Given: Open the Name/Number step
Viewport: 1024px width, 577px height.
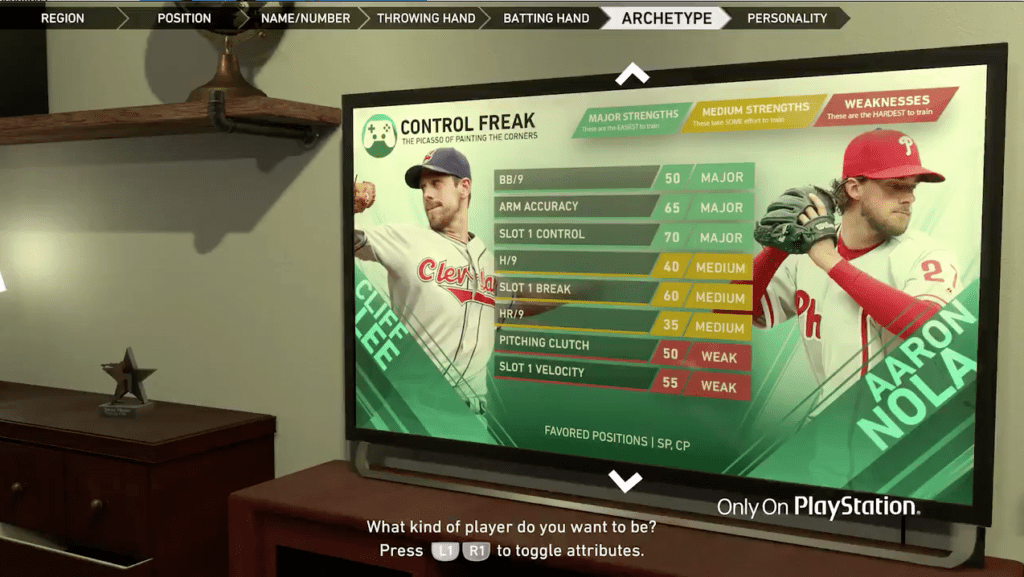Looking at the screenshot, I should click(305, 18).
